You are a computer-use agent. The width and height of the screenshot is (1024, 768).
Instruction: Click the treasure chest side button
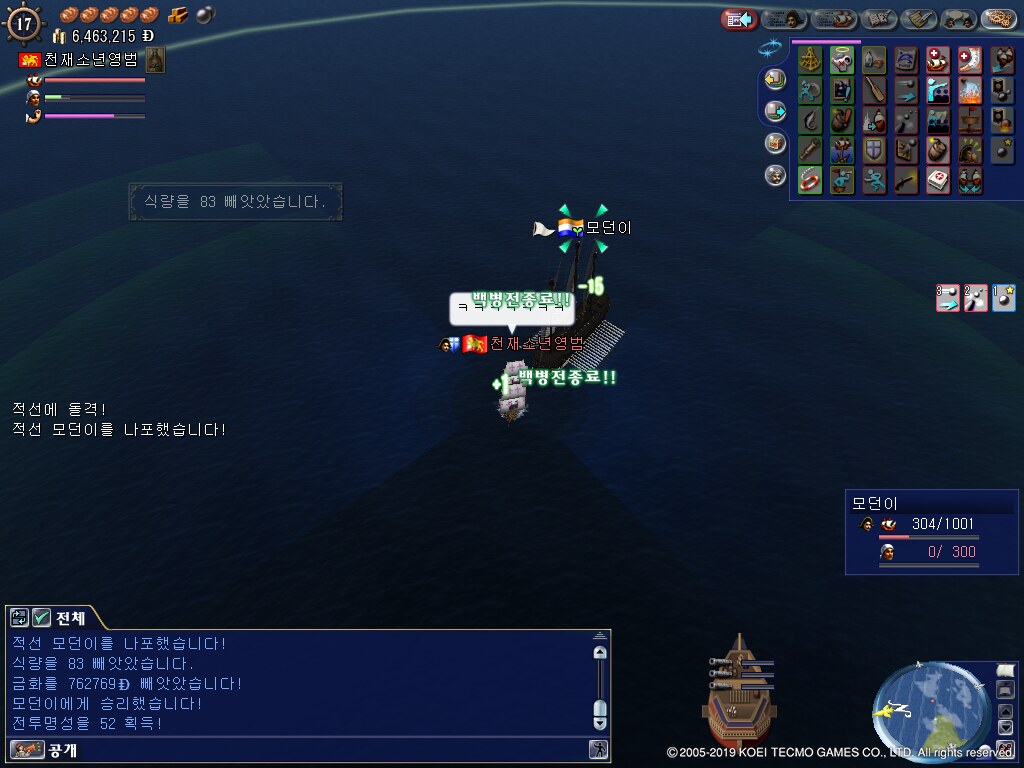(x=775, y=143)
